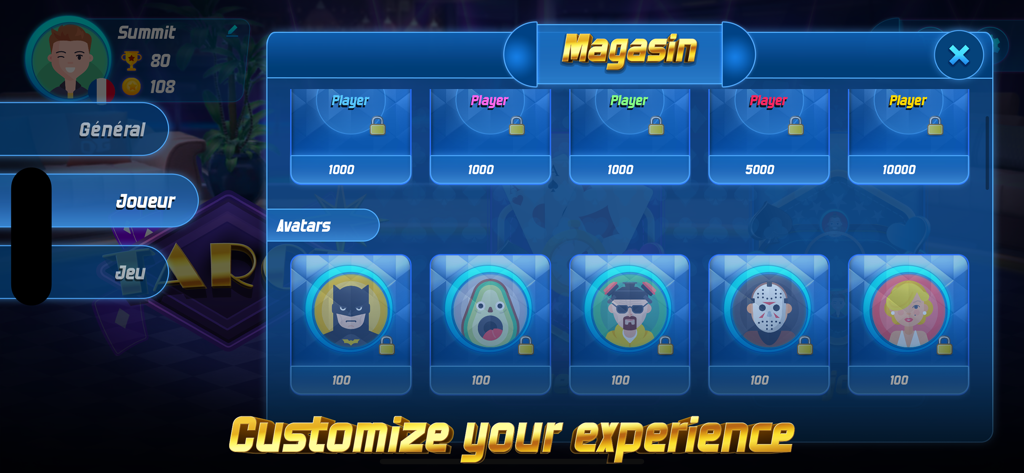Open the Summit player profile avatar

69,60
